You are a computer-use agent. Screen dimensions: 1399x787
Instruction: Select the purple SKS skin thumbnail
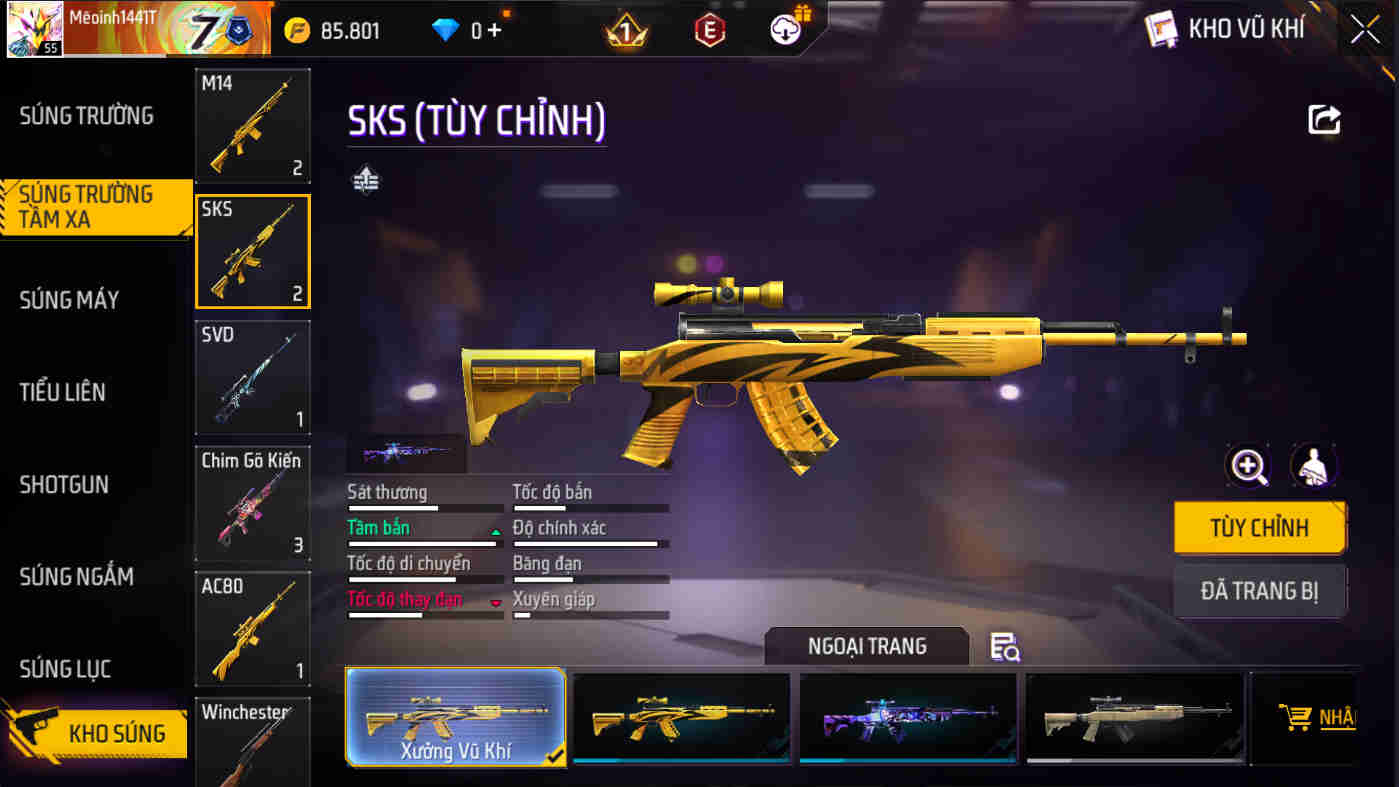point(907,718)
